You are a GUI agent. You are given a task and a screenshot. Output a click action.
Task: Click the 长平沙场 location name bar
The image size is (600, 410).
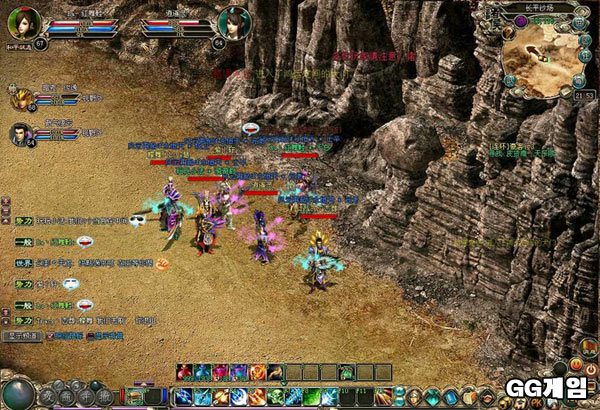tap(539, 8)
